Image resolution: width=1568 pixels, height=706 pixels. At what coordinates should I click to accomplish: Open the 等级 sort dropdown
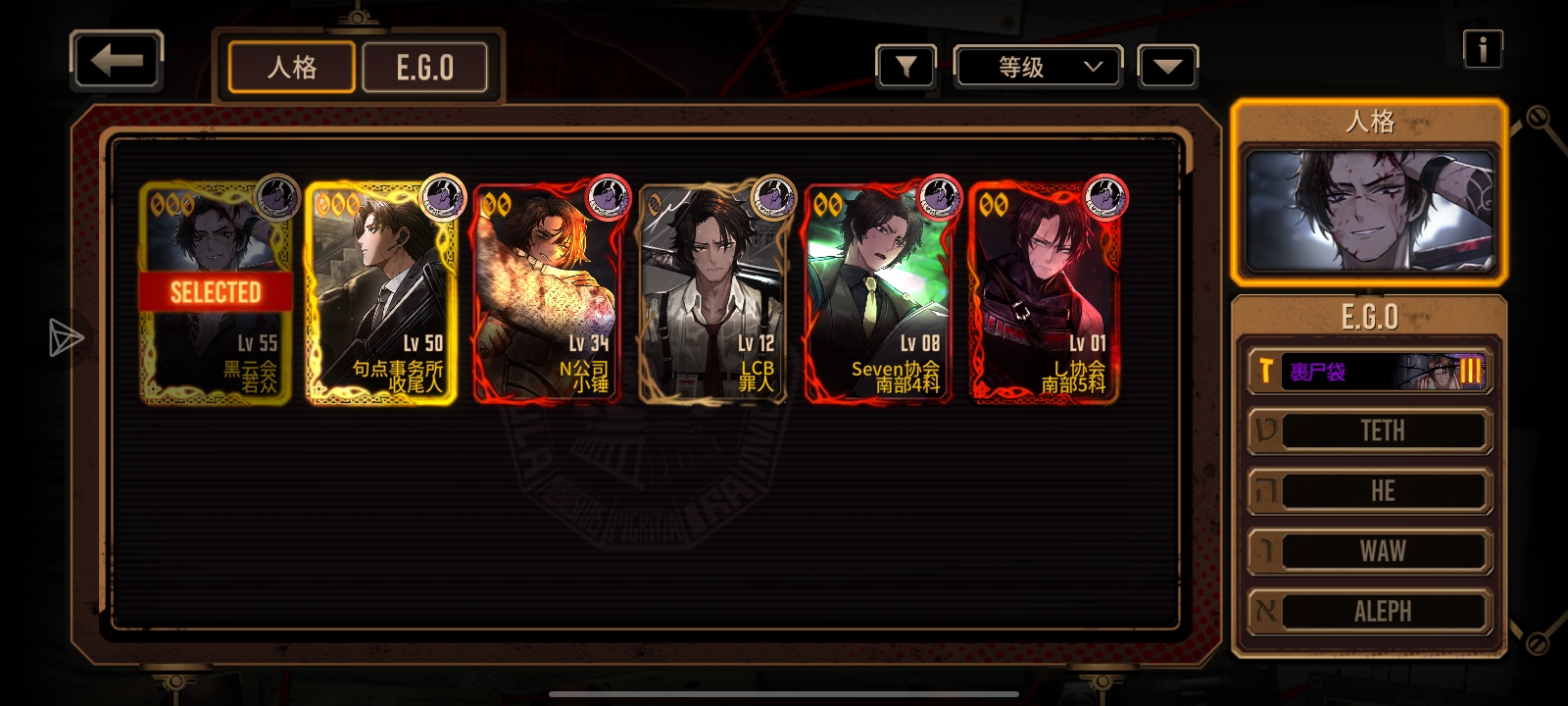1039,68
